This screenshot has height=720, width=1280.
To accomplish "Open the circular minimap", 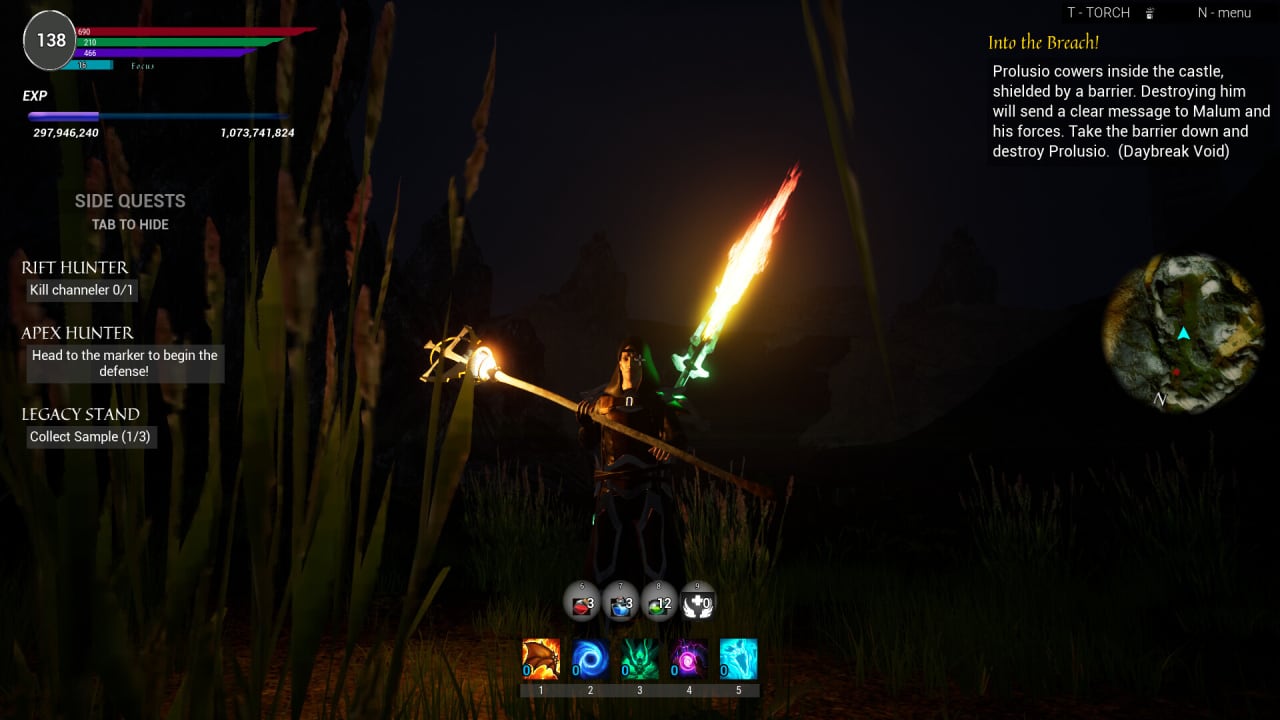I will tap(1182, 333).
